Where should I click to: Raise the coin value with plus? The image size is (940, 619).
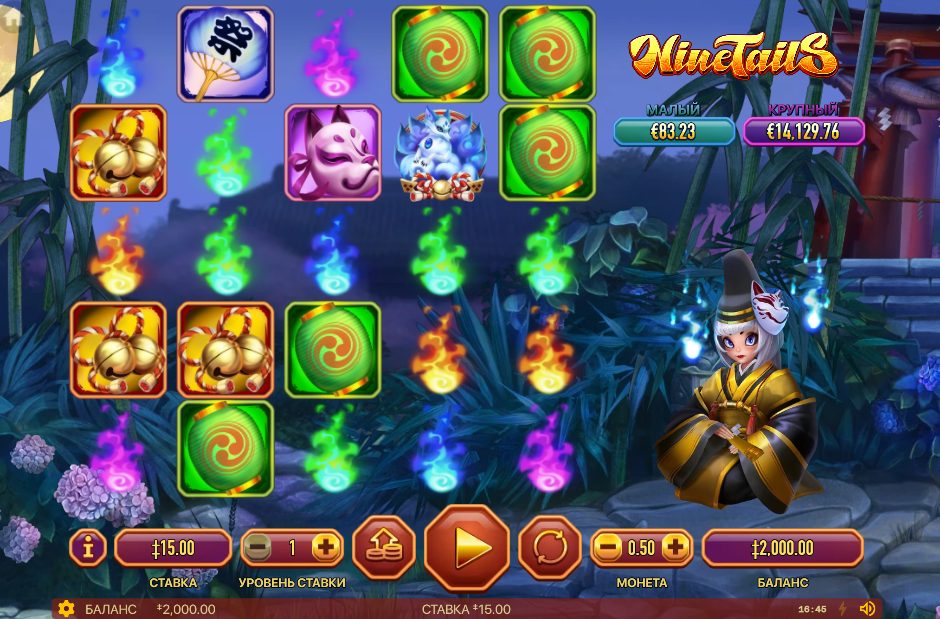pyautogui.click(x=675, y=547)
